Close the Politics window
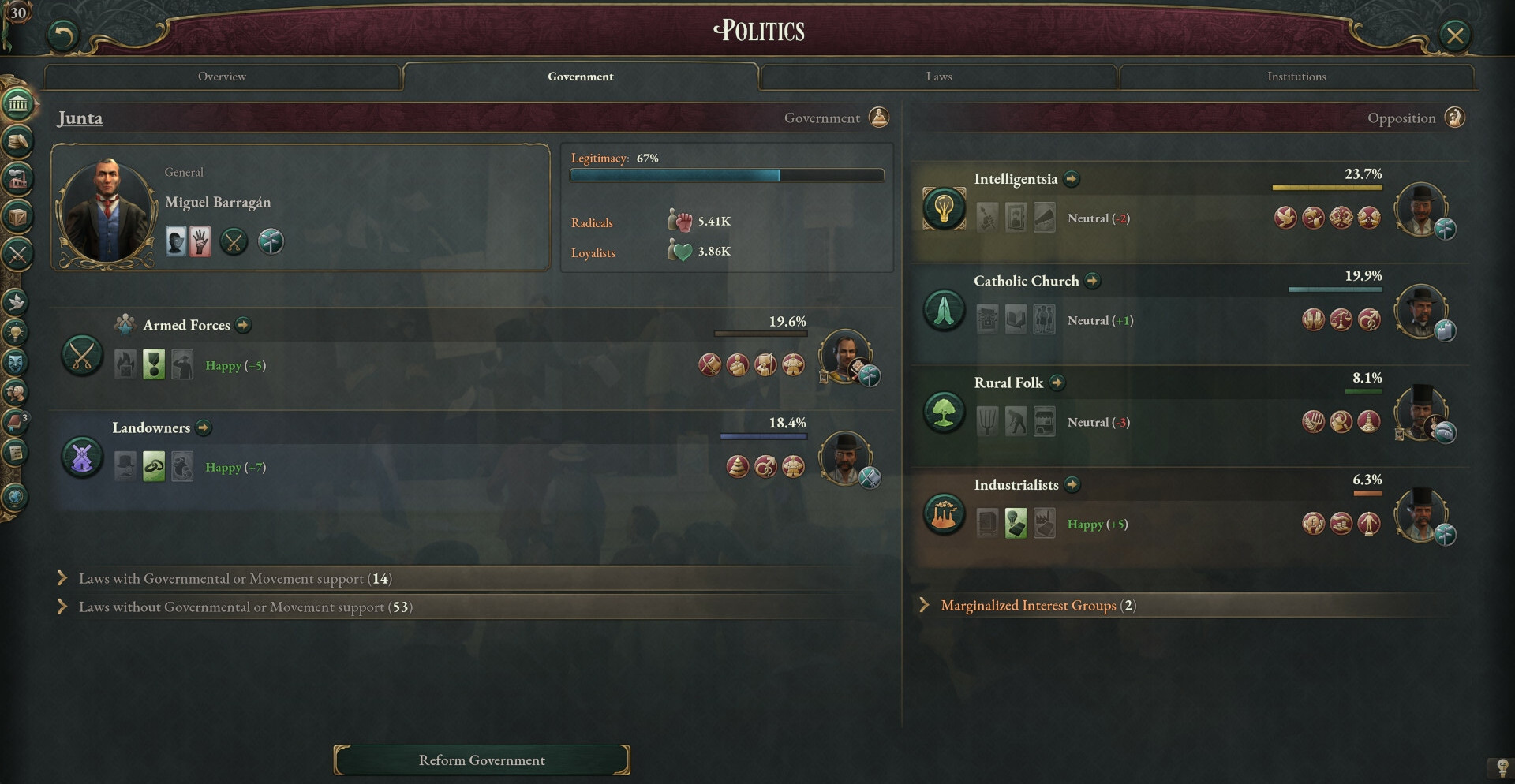The height and width of the screenshot is (784, 1515). pos(1454,35)
